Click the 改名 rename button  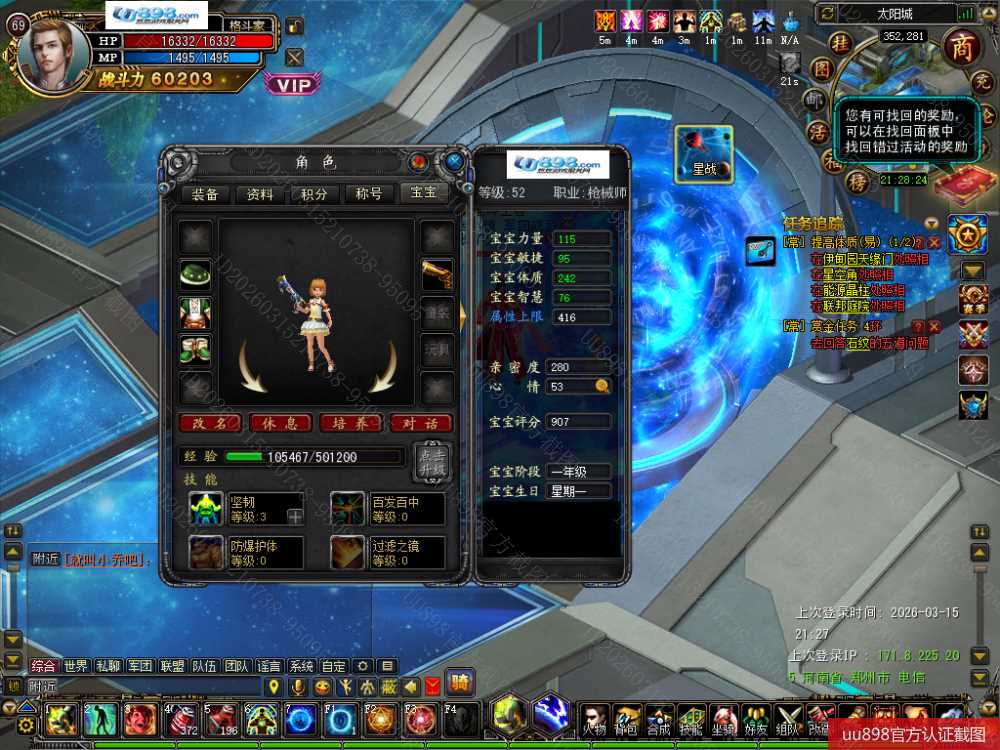tap(210, 423)
